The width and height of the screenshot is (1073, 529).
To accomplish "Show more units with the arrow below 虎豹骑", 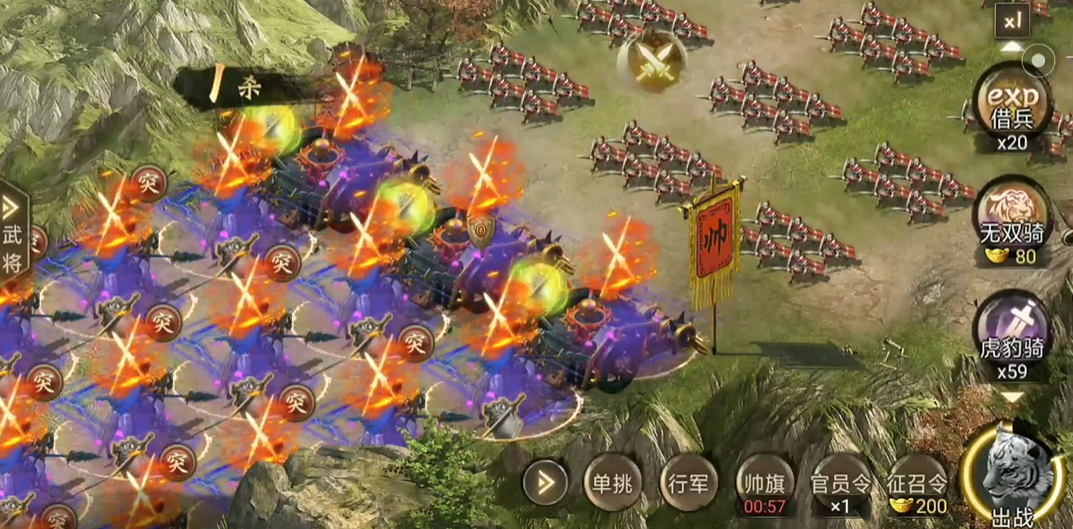I will pyautogui.click(x=1013, y=397).
